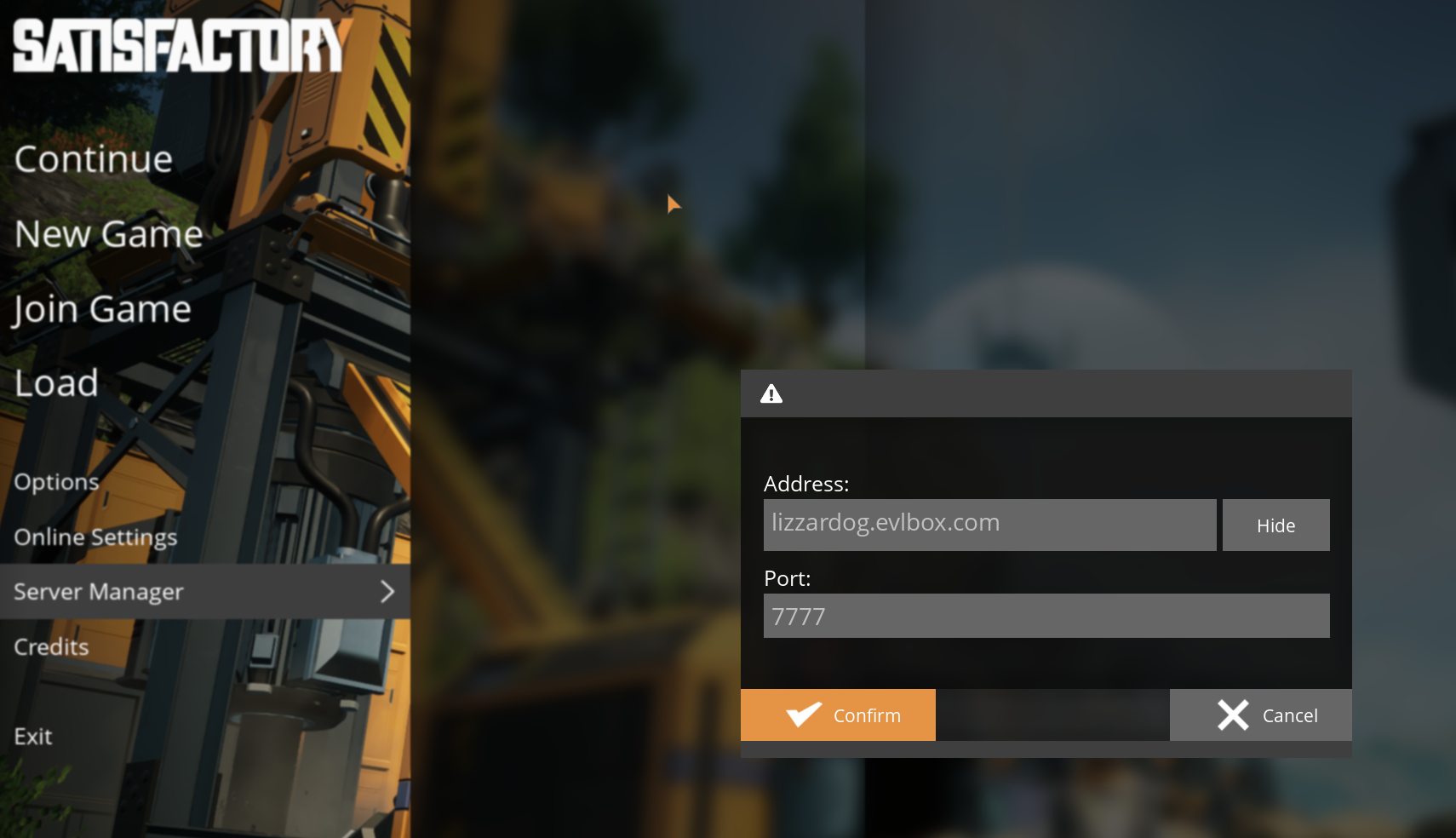Click the warning triangle icon
This screenshot has height=838, width=1456.
pos(771,393)
